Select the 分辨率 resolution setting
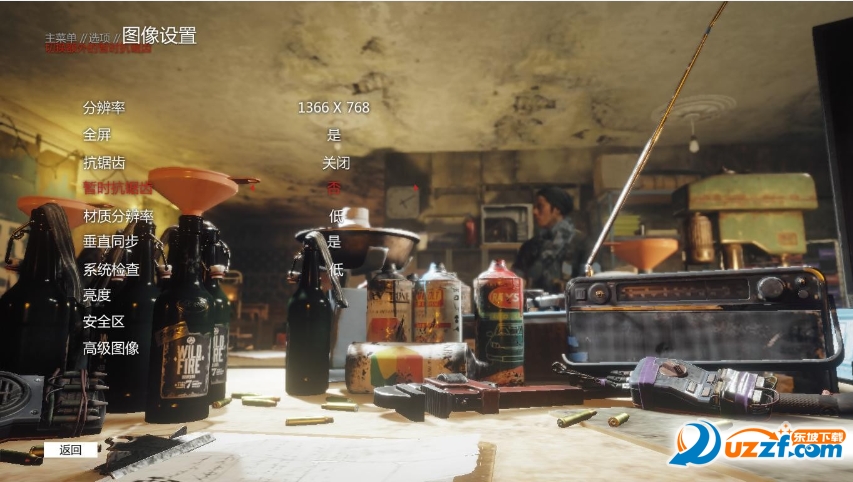The width and height of the screenshot is (853, 482). click(x=104, y=108)
